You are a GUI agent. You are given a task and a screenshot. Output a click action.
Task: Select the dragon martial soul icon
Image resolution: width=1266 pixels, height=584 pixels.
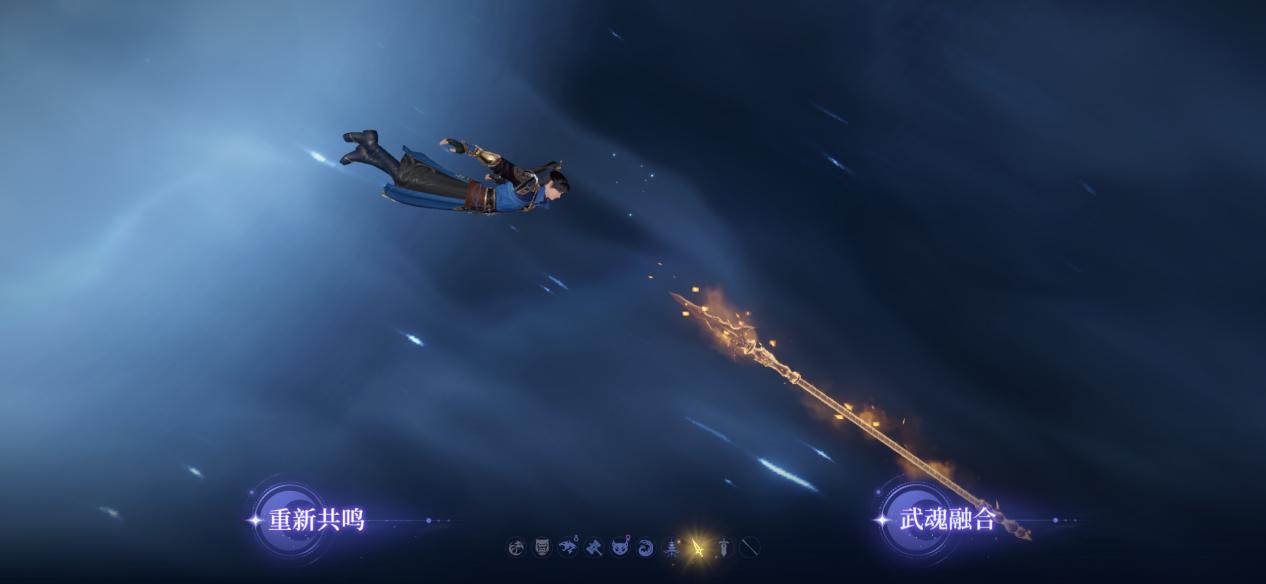tap(516, 547)
